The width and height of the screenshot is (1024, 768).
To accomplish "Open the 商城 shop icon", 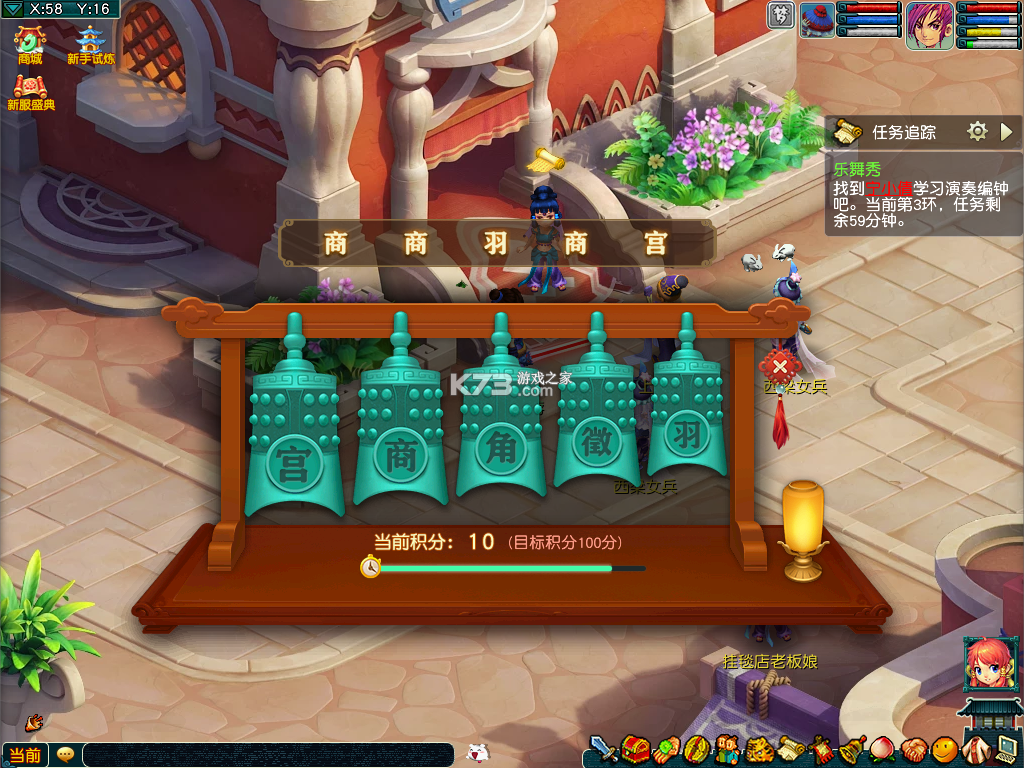I will [x=30, y=44].
